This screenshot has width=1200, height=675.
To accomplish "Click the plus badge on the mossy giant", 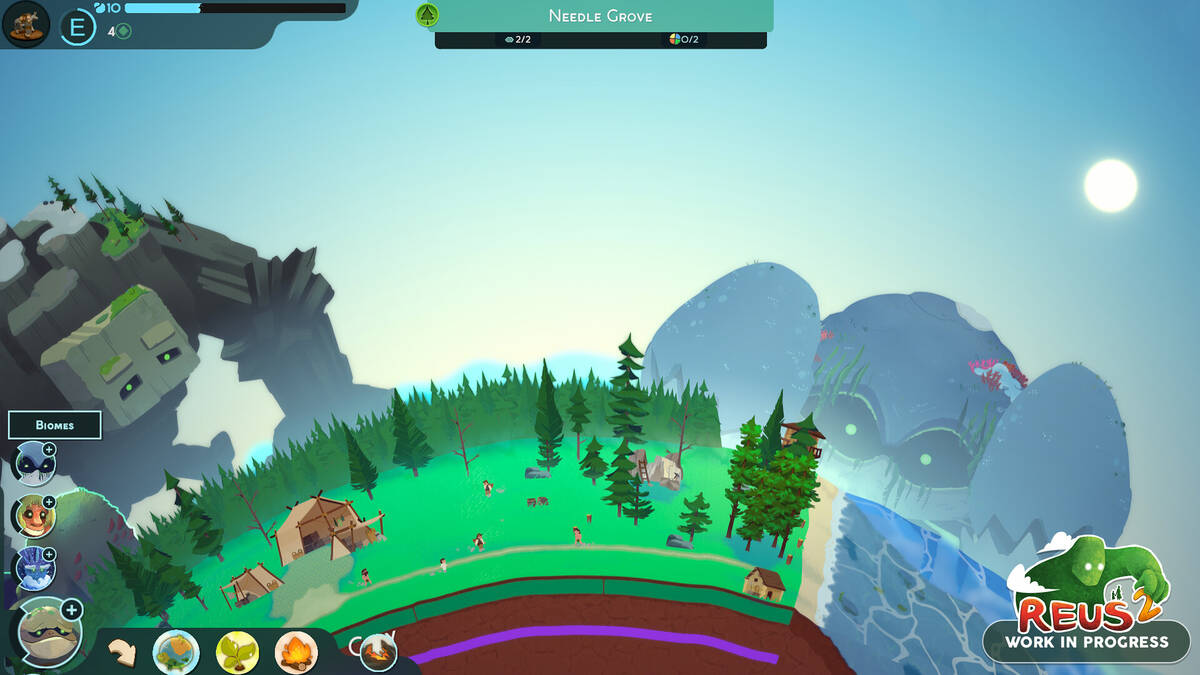I will tap(71, 609).
